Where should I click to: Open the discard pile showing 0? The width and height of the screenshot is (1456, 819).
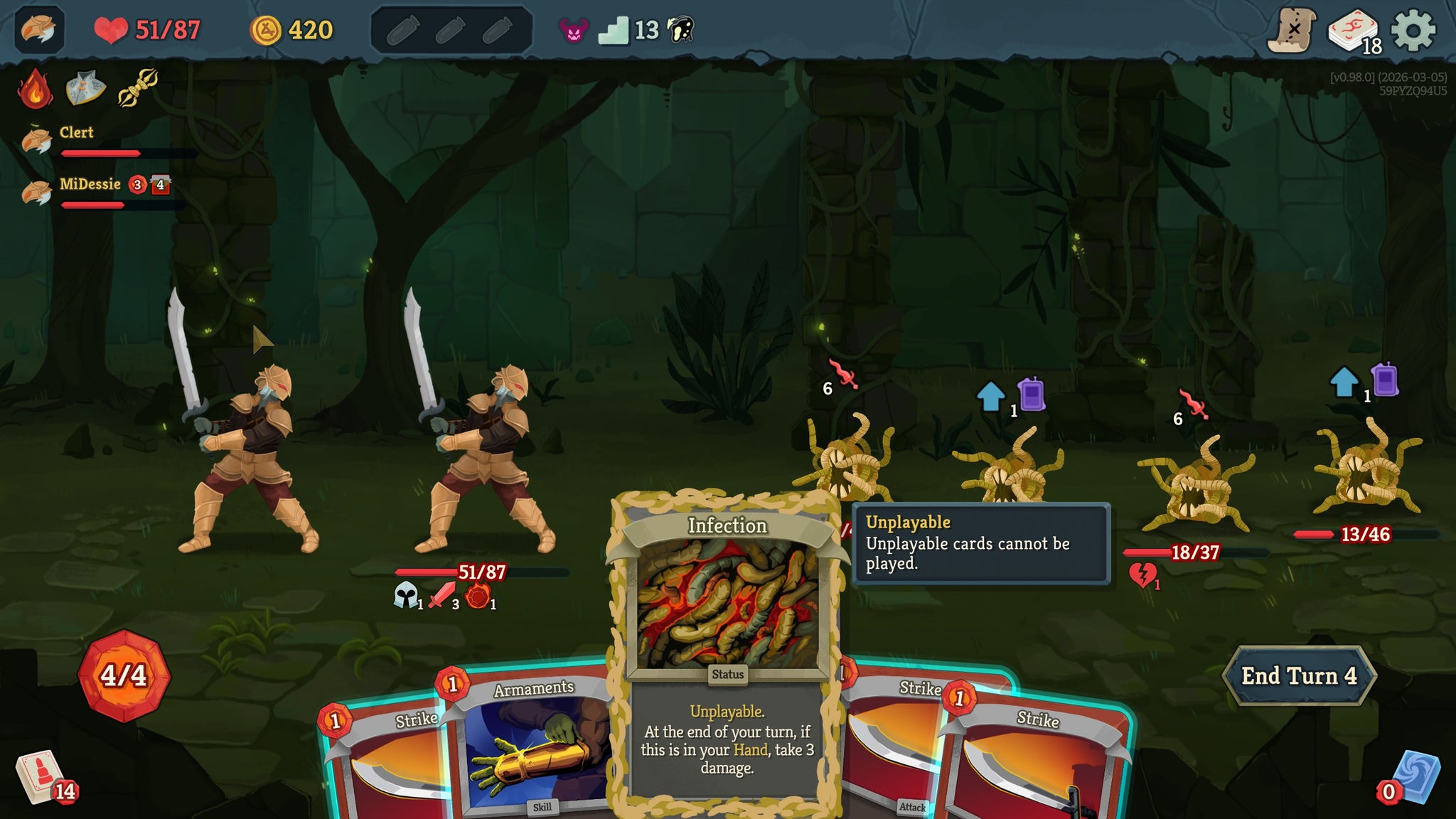(1413, 777)
